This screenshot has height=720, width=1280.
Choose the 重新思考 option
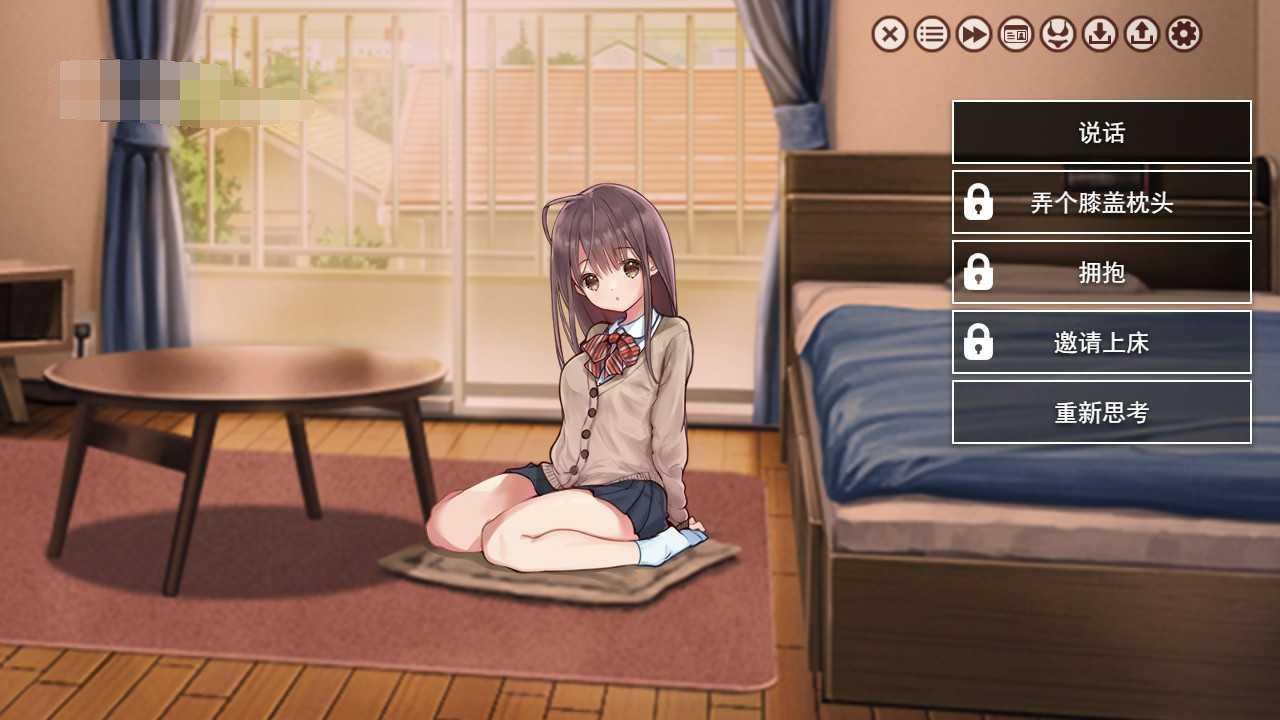[x=1101, y=412]
